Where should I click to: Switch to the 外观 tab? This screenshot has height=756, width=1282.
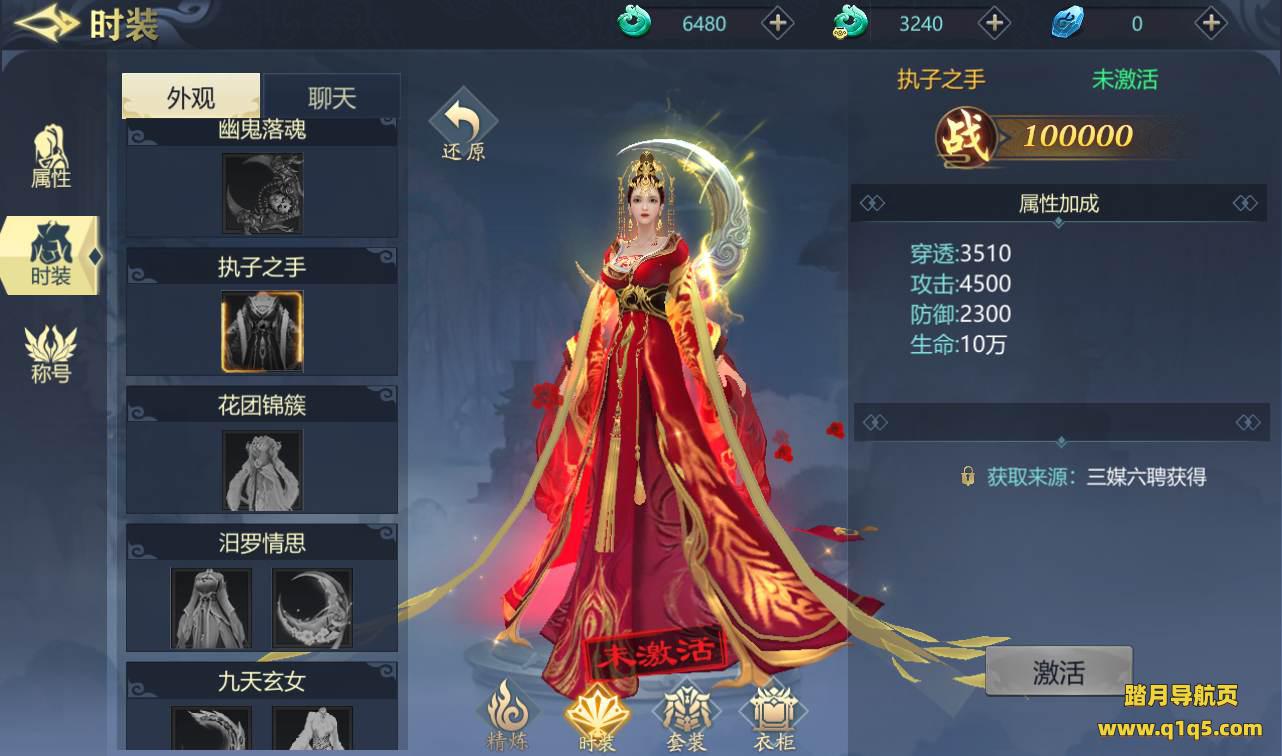click(x=191, y=97)
